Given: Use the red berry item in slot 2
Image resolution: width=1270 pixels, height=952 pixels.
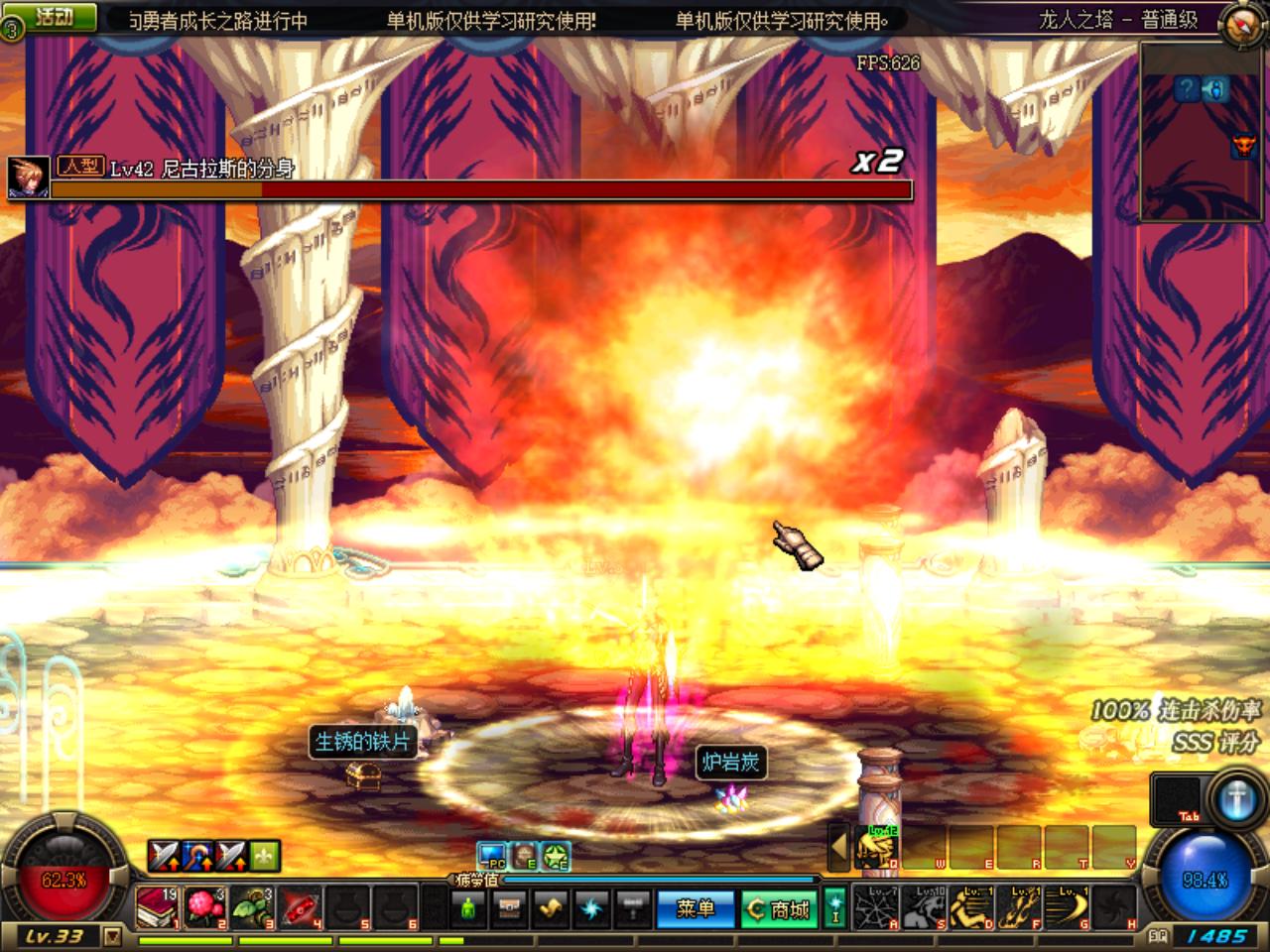Looking at the screenshot, I should (203, 908).
